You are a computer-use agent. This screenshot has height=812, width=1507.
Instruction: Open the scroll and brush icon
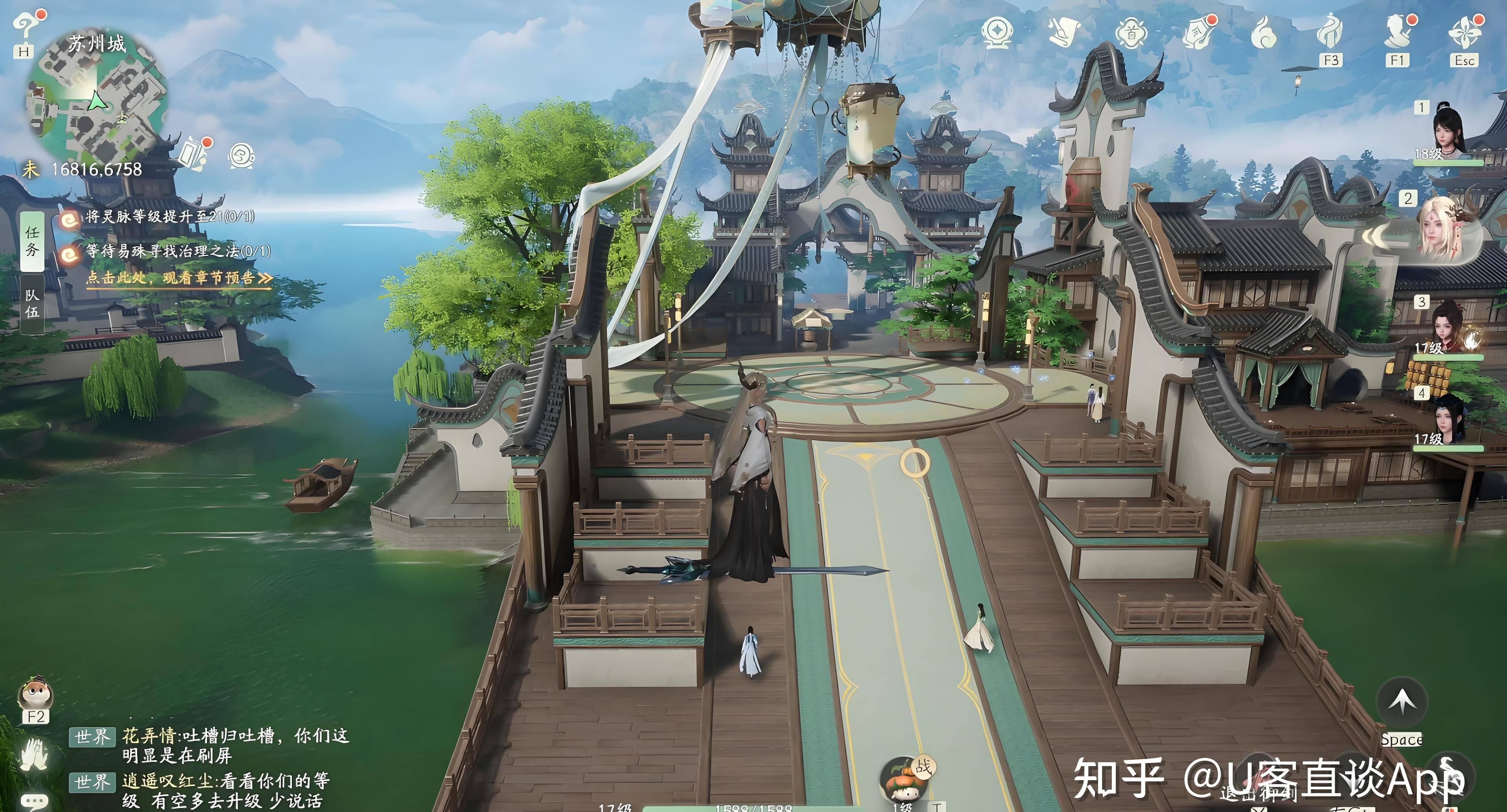1064,32
